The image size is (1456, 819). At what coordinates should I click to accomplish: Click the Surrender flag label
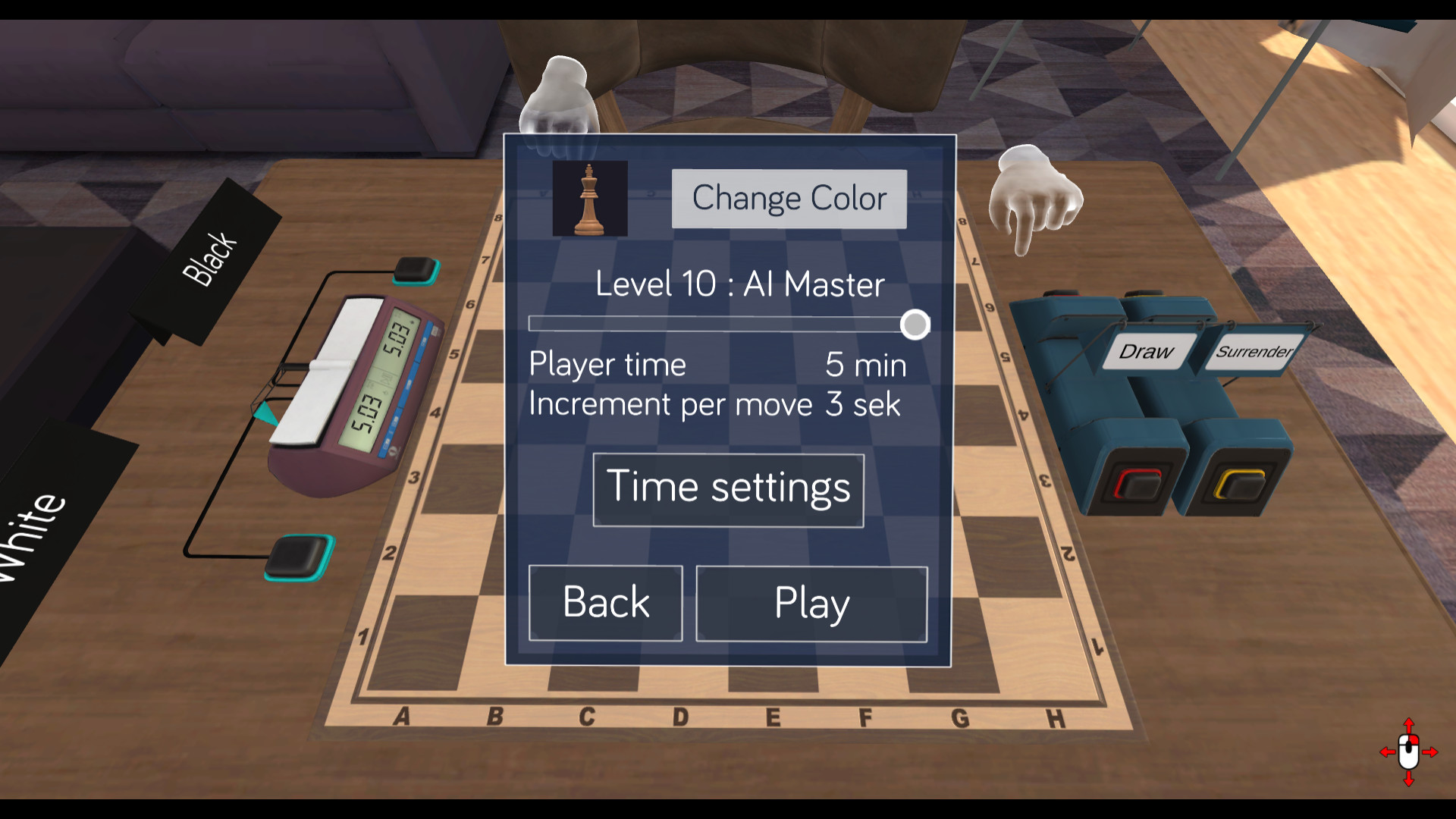pyautogui.click(x=1255, y=352)
